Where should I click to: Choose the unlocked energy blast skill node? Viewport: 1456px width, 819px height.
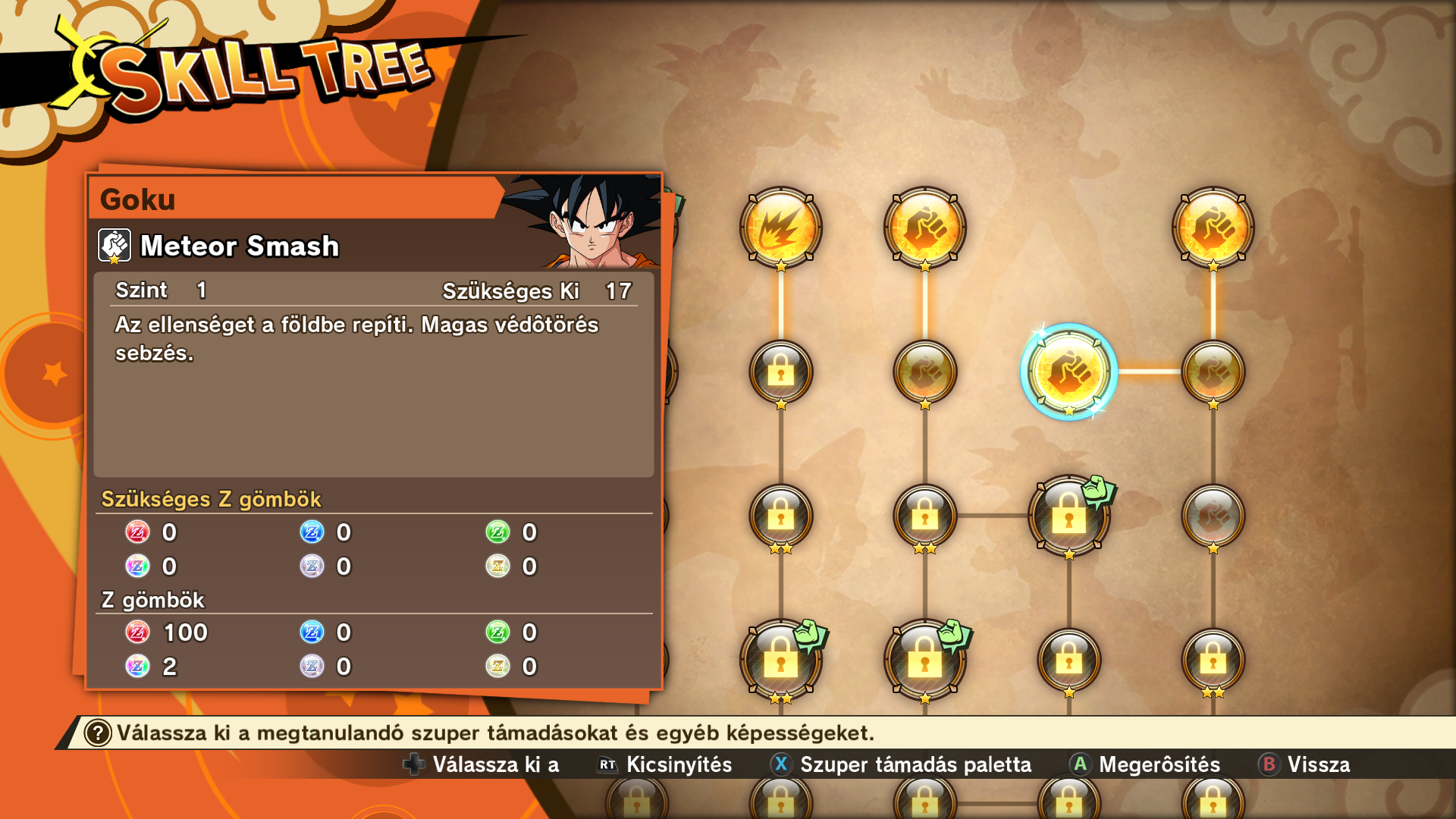(780, 227)
